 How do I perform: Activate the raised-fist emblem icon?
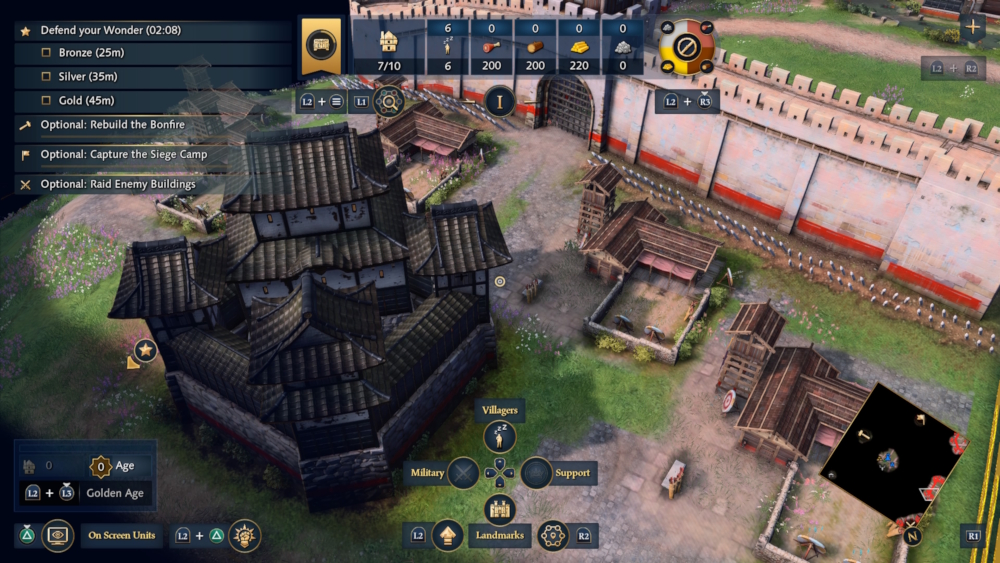(244, 536)
